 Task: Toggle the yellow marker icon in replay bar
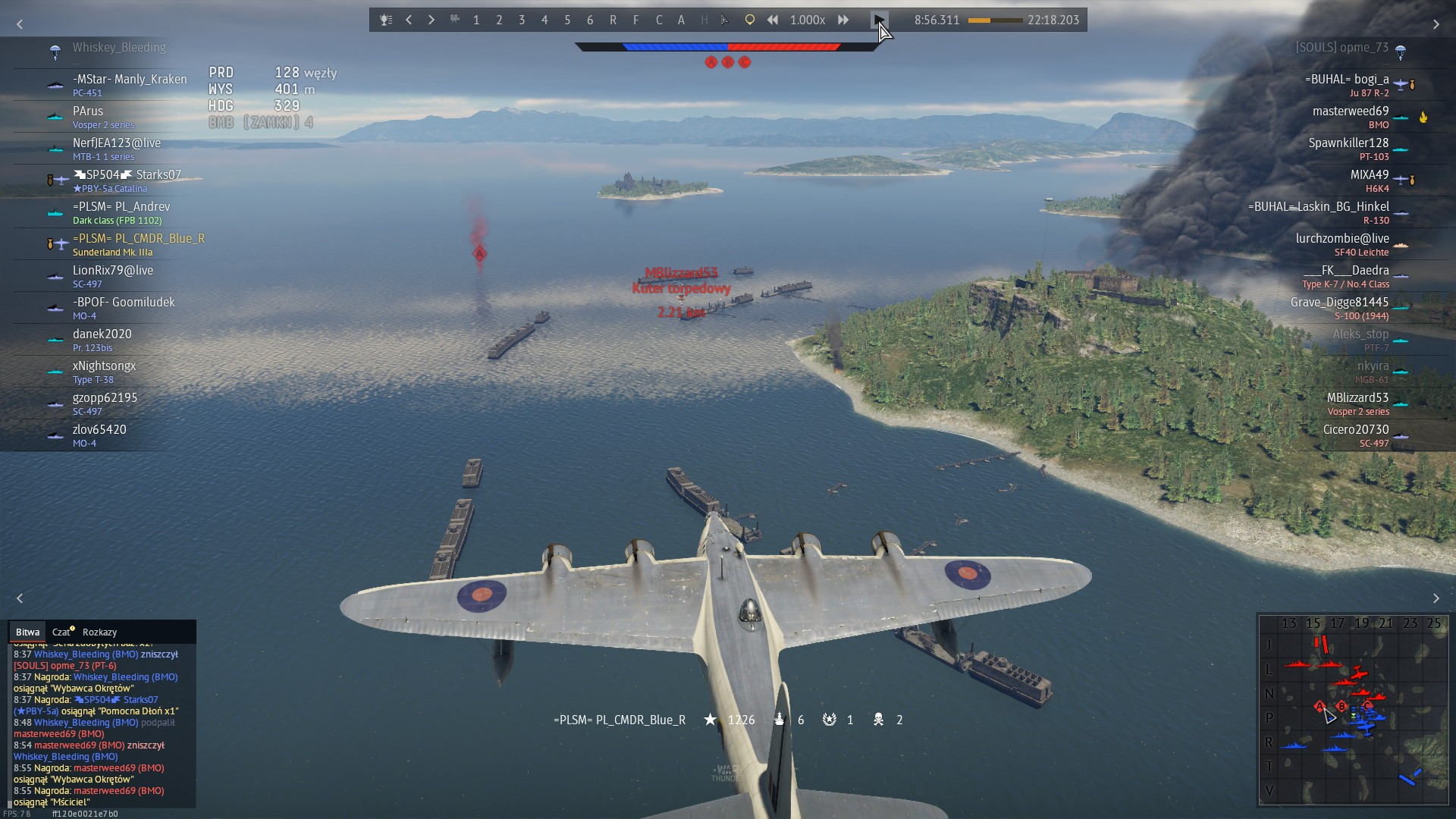coord(749,20)
